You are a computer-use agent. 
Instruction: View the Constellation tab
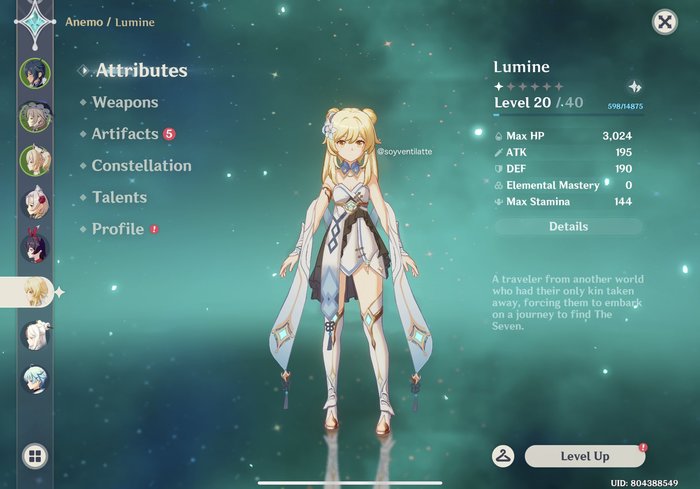click(141, 166)
